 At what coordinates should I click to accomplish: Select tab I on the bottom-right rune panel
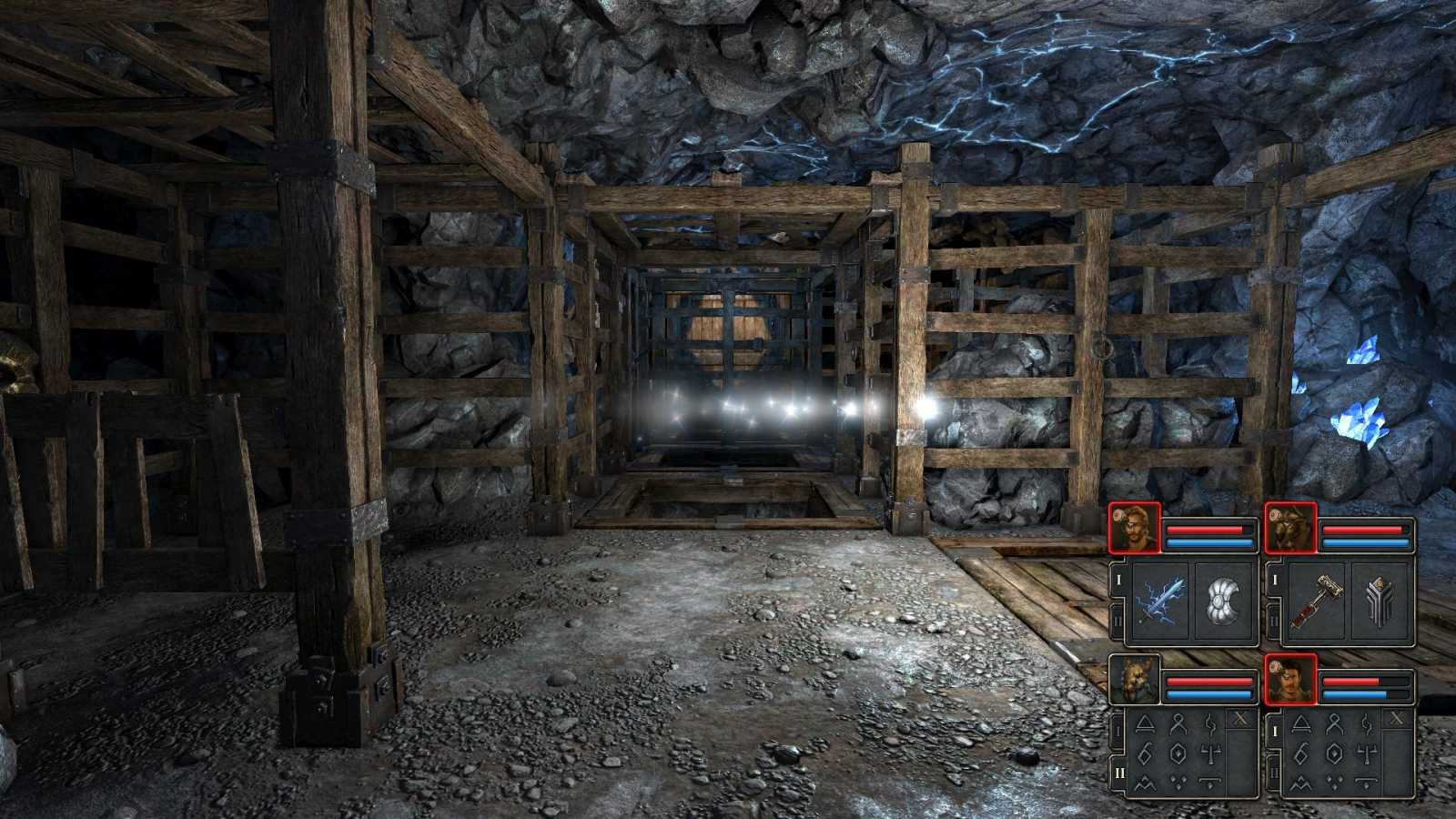[1275, 731]
